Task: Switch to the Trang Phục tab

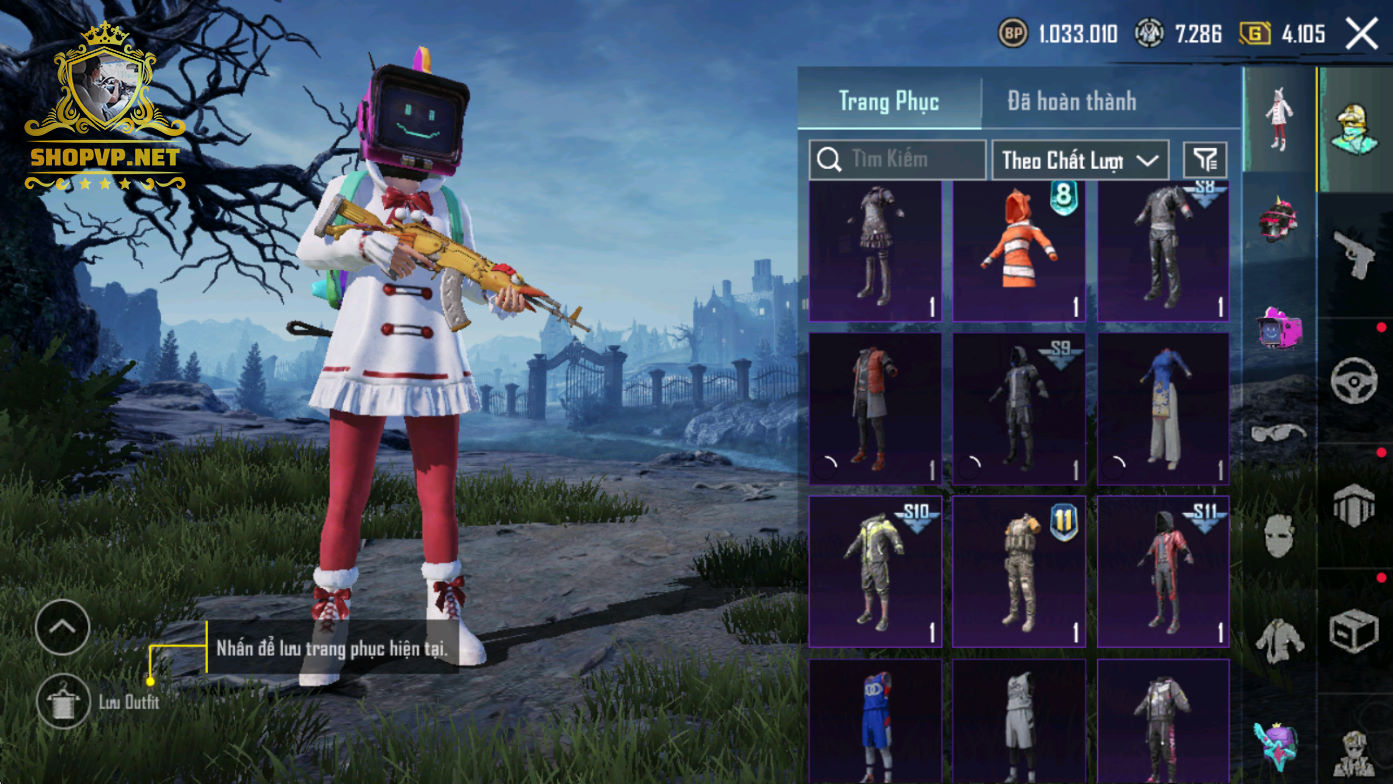Action: tap(888, 101)
